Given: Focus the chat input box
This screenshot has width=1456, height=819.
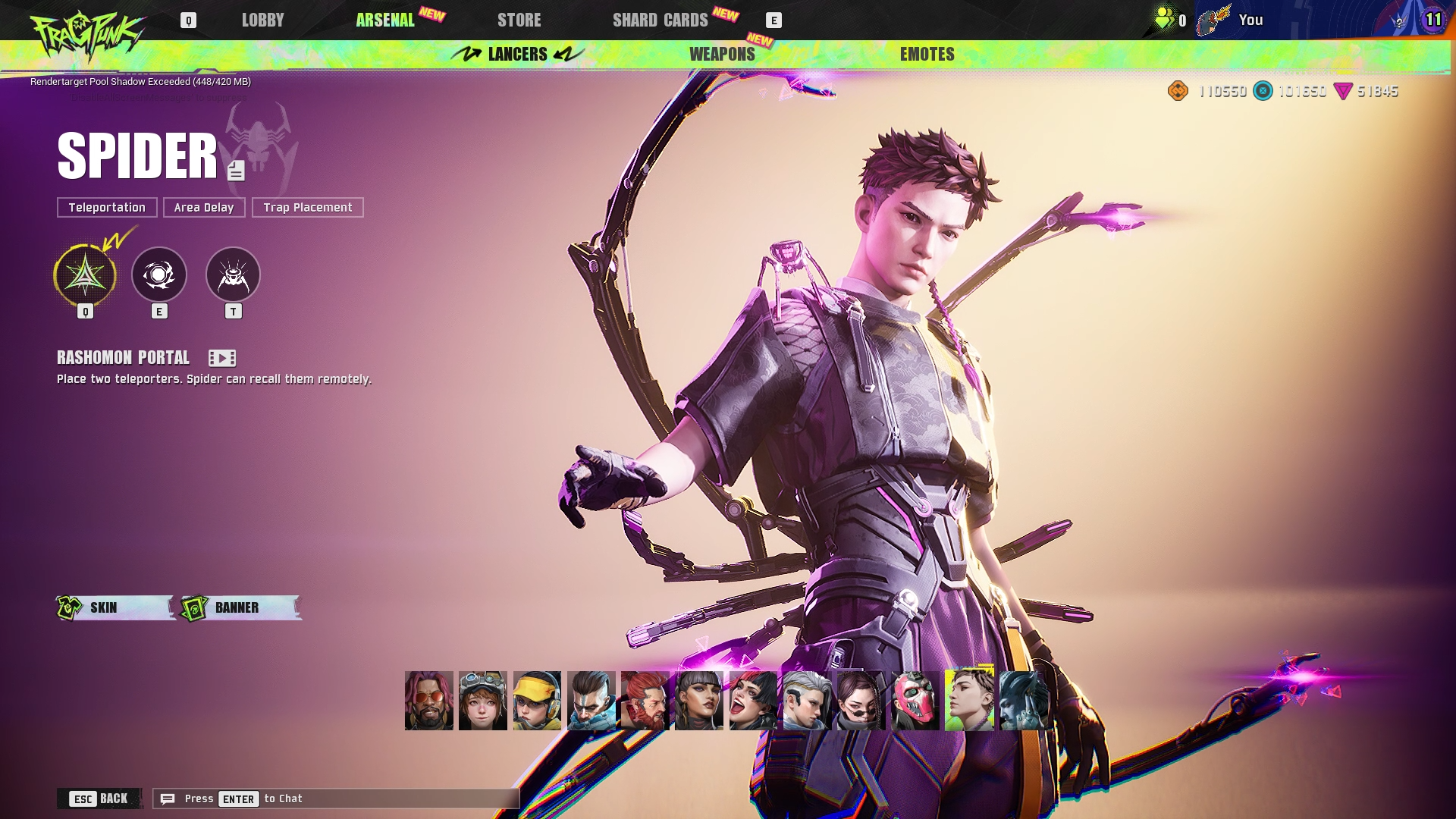Looking at the screenshot, I should [x=336, y=799].
